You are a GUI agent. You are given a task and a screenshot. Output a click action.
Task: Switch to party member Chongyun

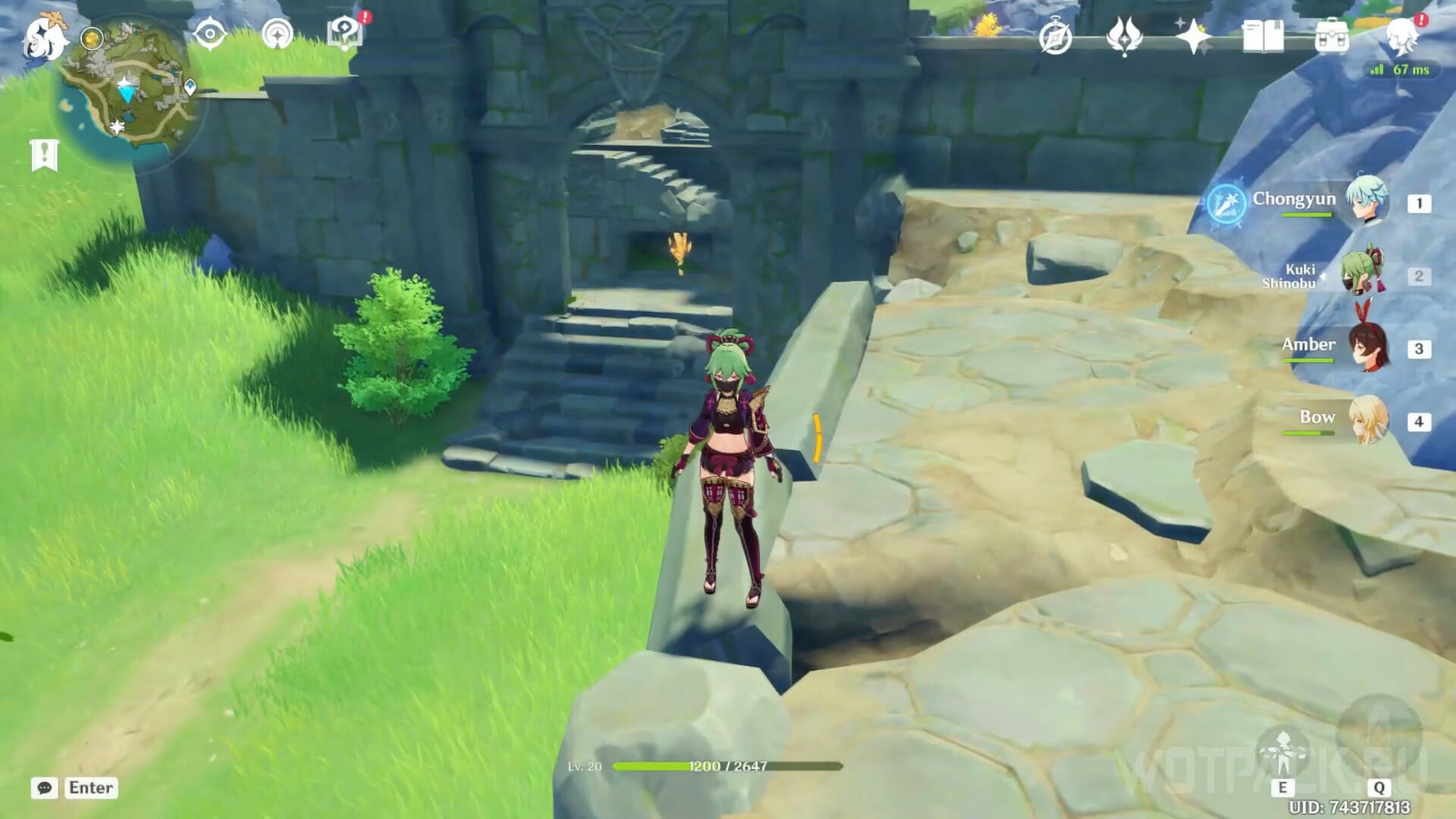[x=1367, y=202]
